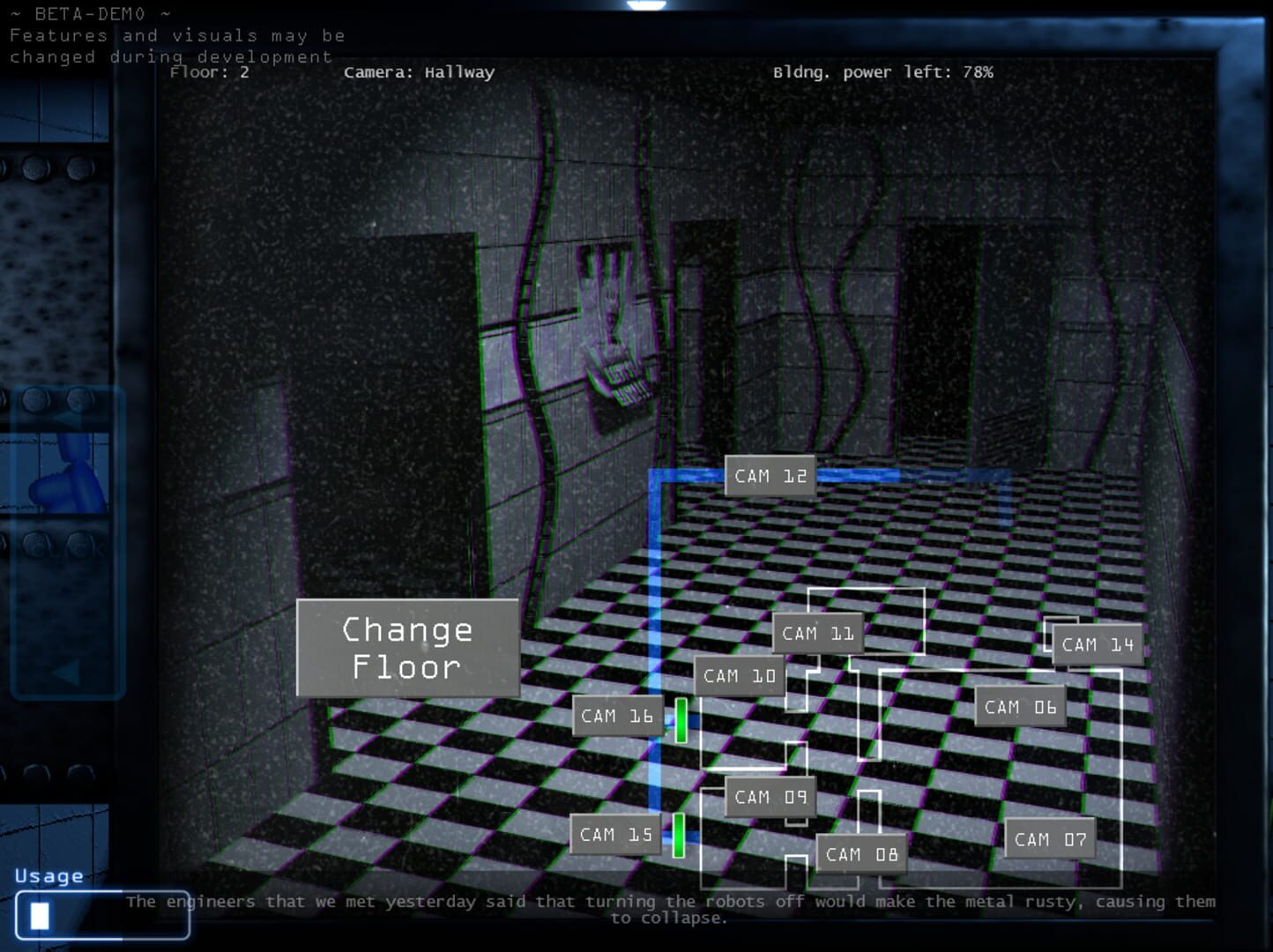The image size is (1273, 952).
Task: Open the CAM 06 camera view
Action: 1020,705
